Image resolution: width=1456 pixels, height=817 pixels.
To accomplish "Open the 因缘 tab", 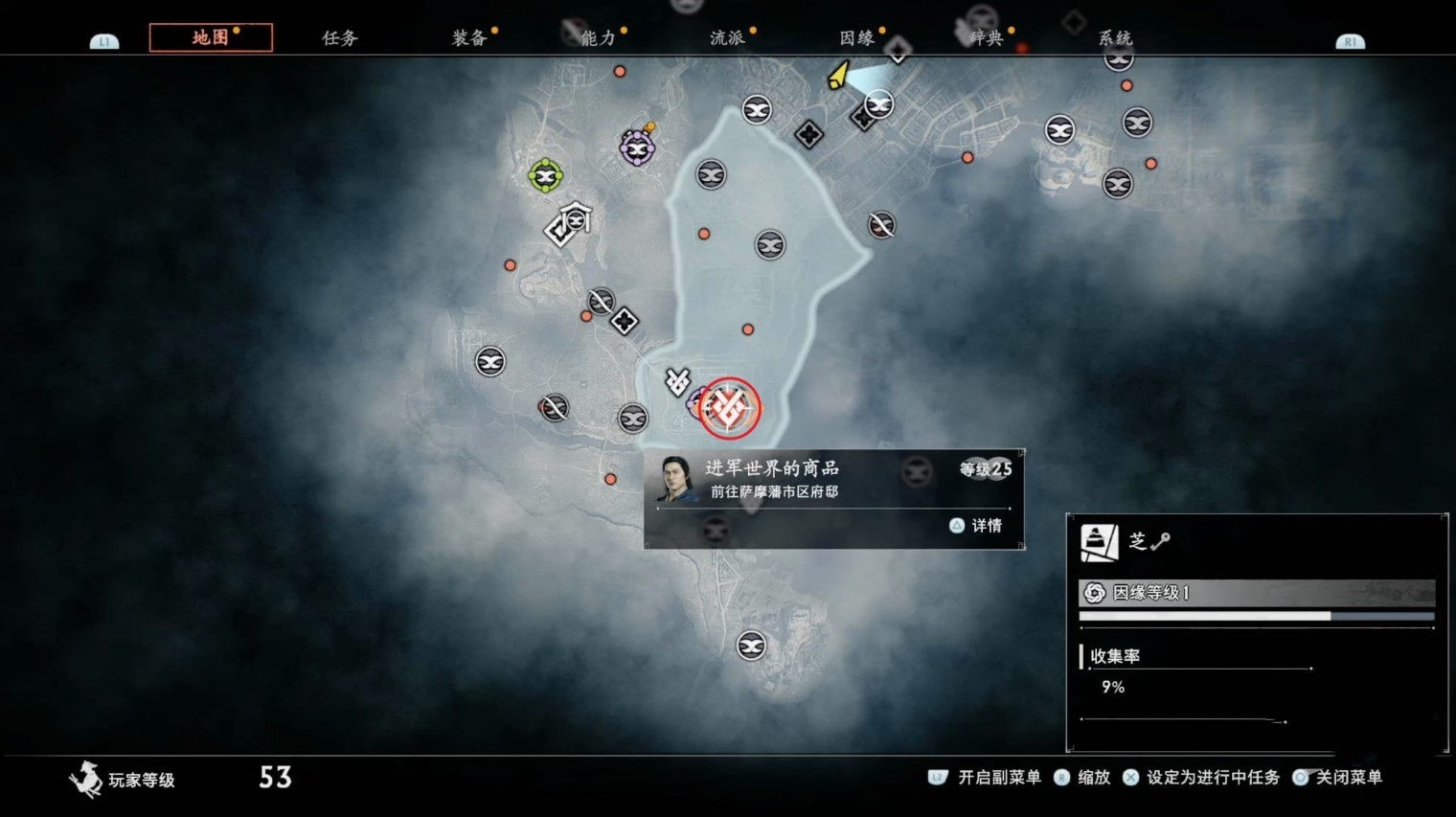I will [856, 38].
